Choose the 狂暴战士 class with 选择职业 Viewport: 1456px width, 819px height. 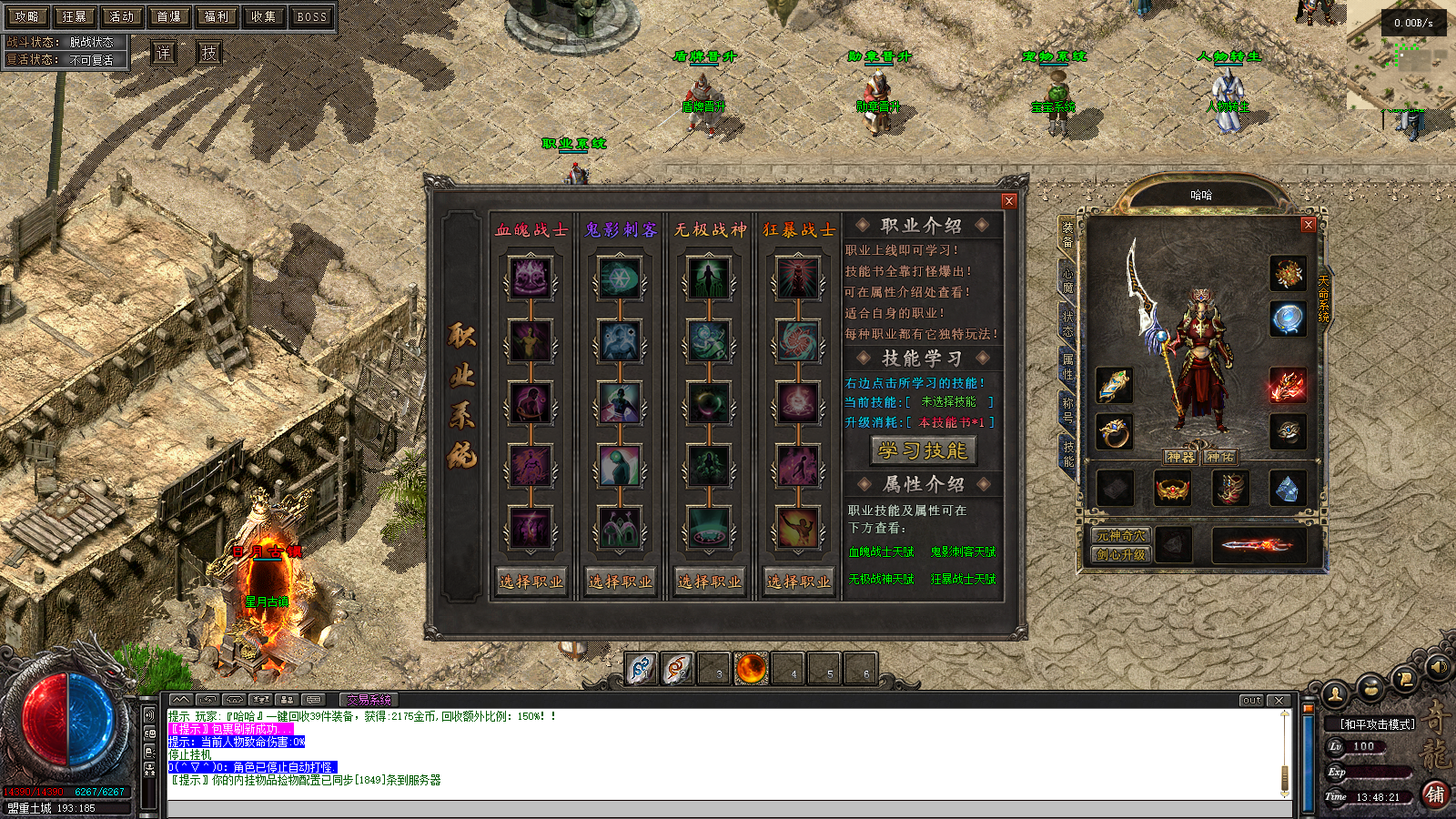tap(799, 581)
